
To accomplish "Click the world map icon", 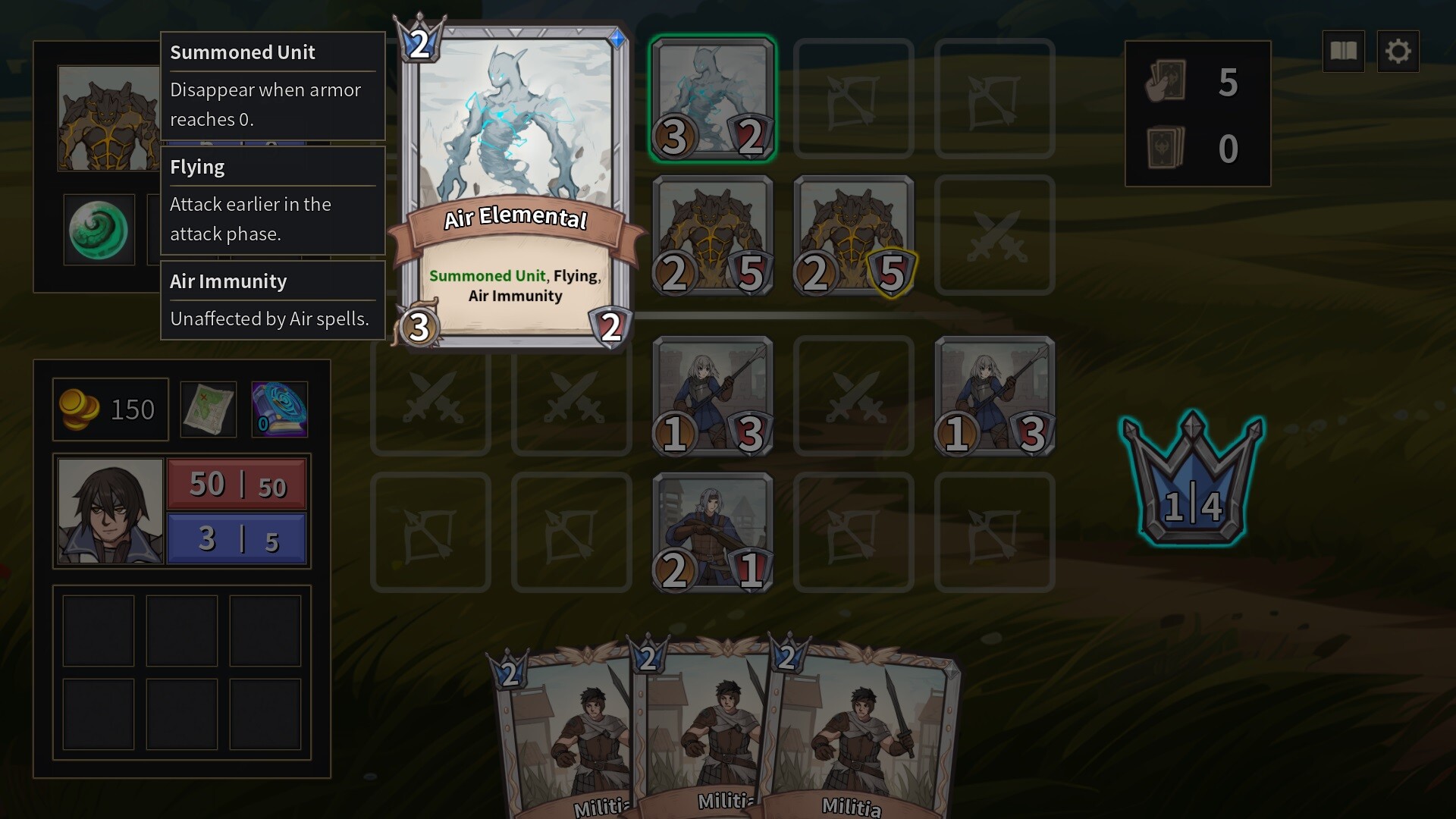I will pos(208,409).
